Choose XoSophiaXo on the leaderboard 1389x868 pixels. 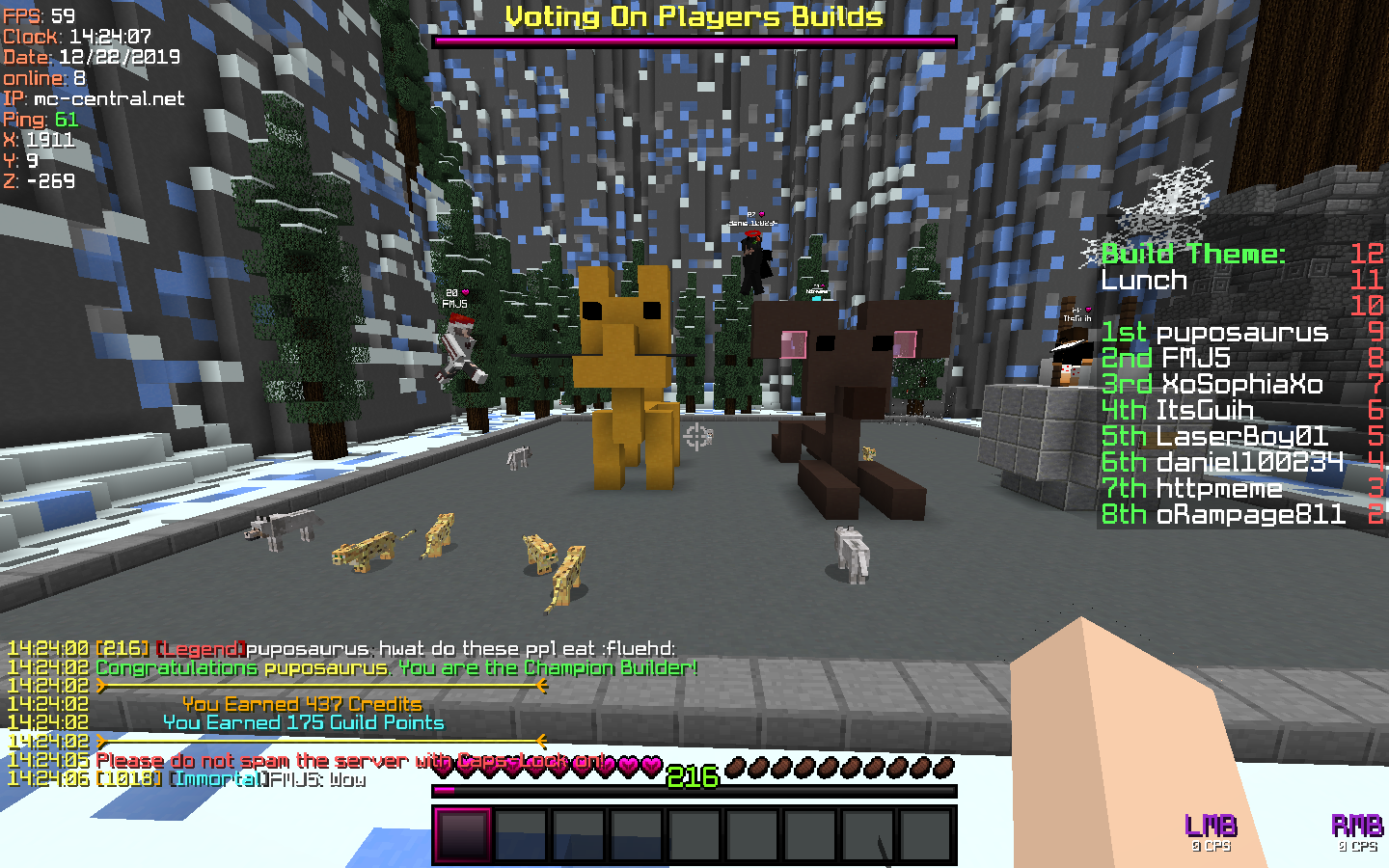1240,385
